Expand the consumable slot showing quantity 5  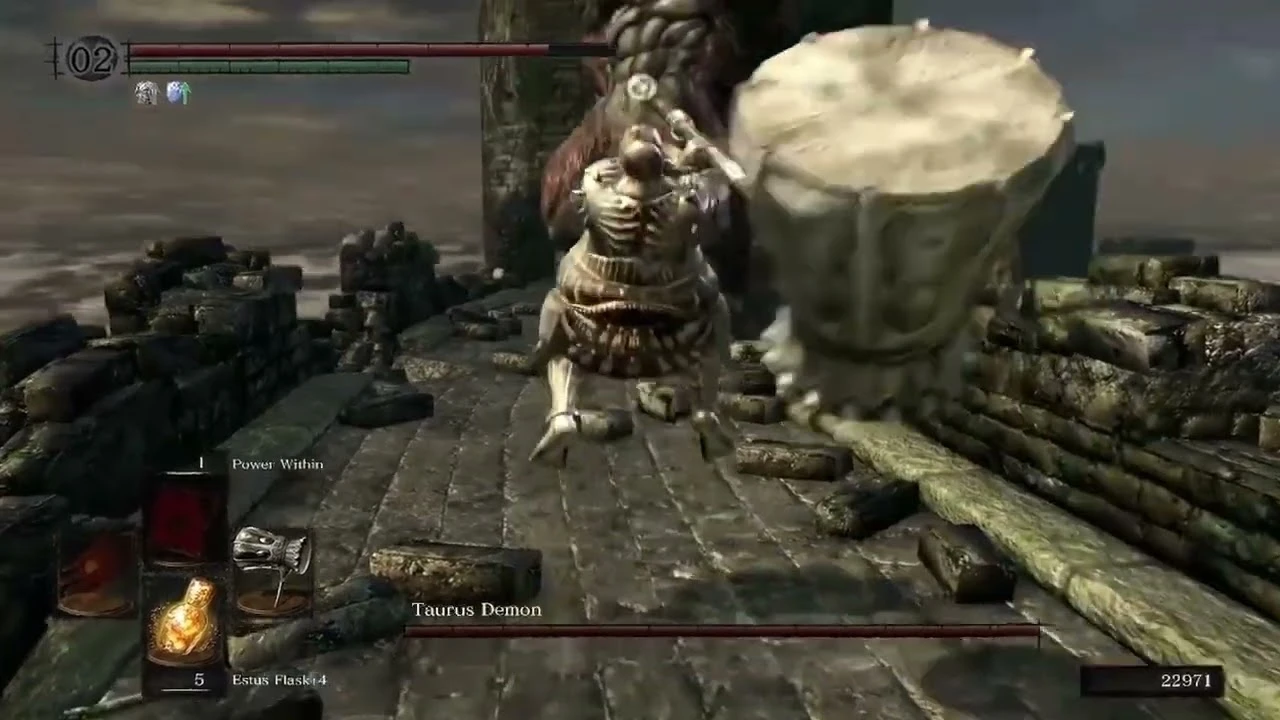[x=185, y=619]
